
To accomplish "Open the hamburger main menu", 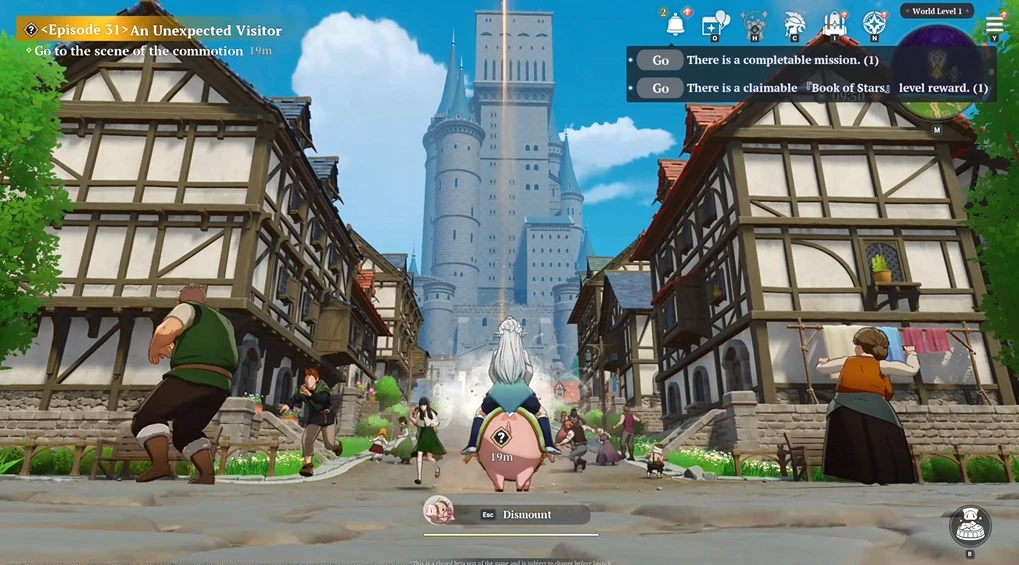I will click(994, 24).
